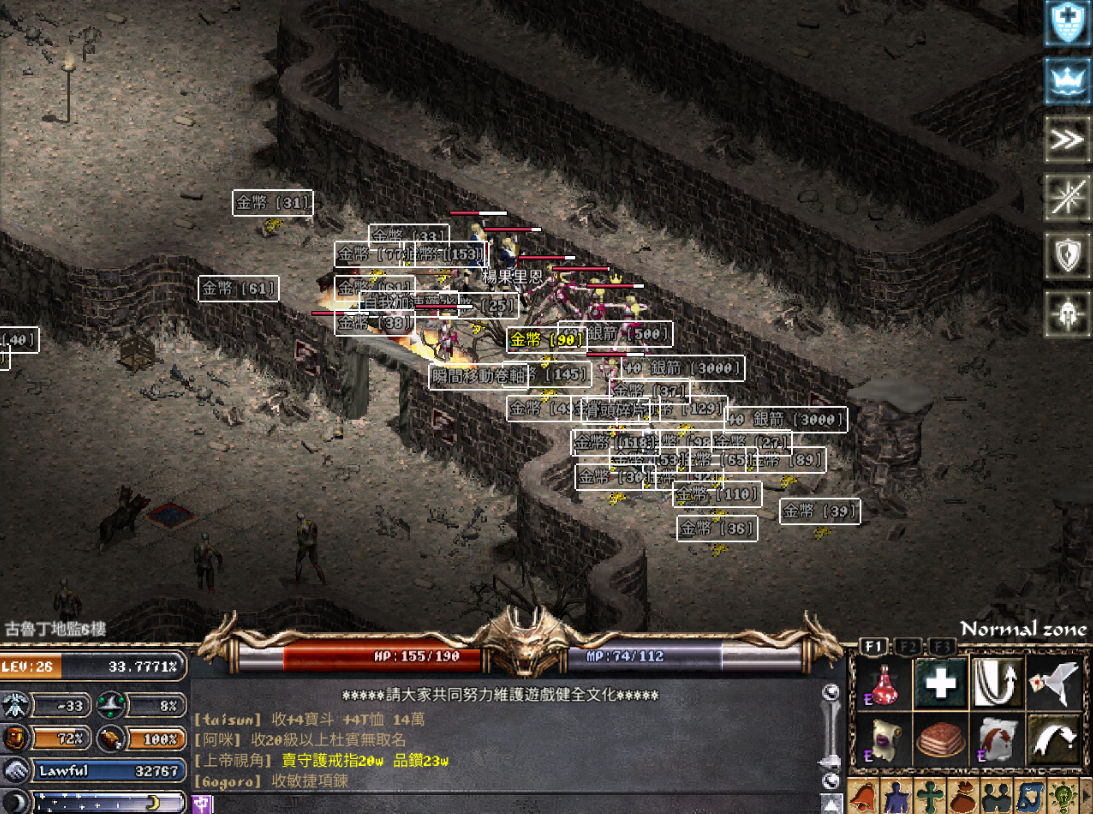Screen dimensions: 1093x814
Task: Toggle the glowing shield cross buff icon
Action: pyautogui.click(x=1067, y=24)
